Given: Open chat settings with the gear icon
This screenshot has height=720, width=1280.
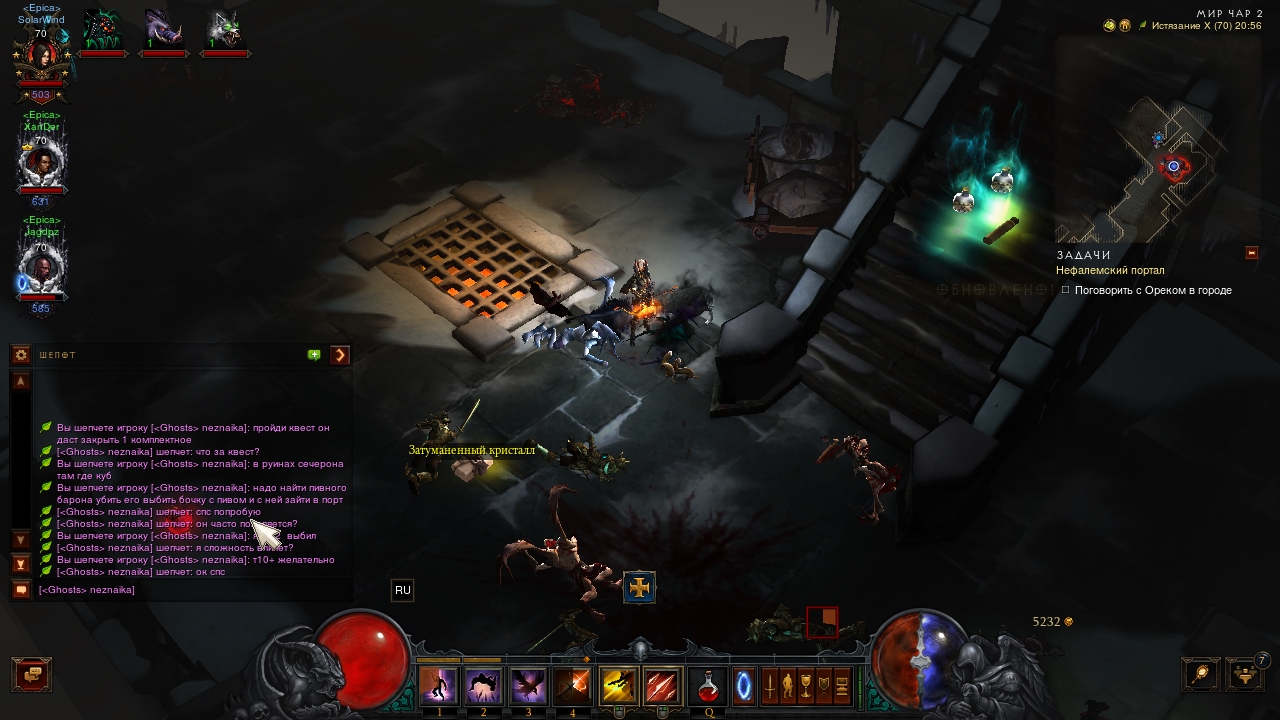Looking at the screenshot, I should [20, 355].
